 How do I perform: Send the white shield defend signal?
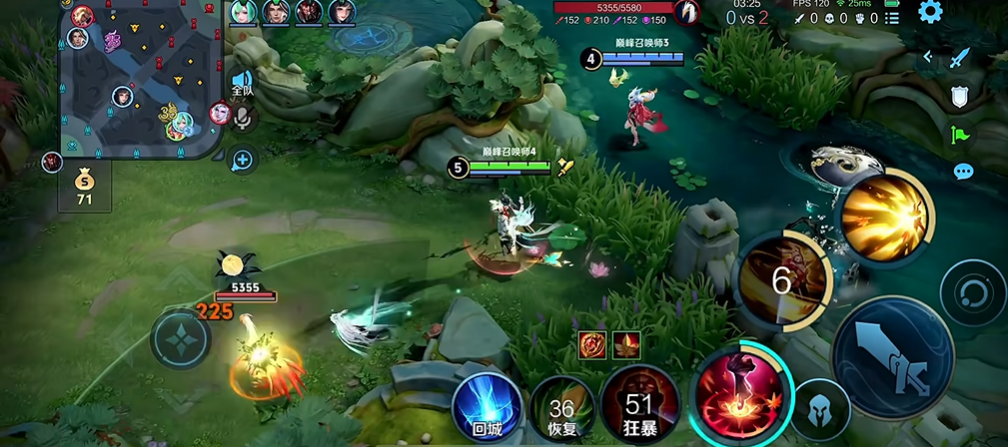point(960,97)
